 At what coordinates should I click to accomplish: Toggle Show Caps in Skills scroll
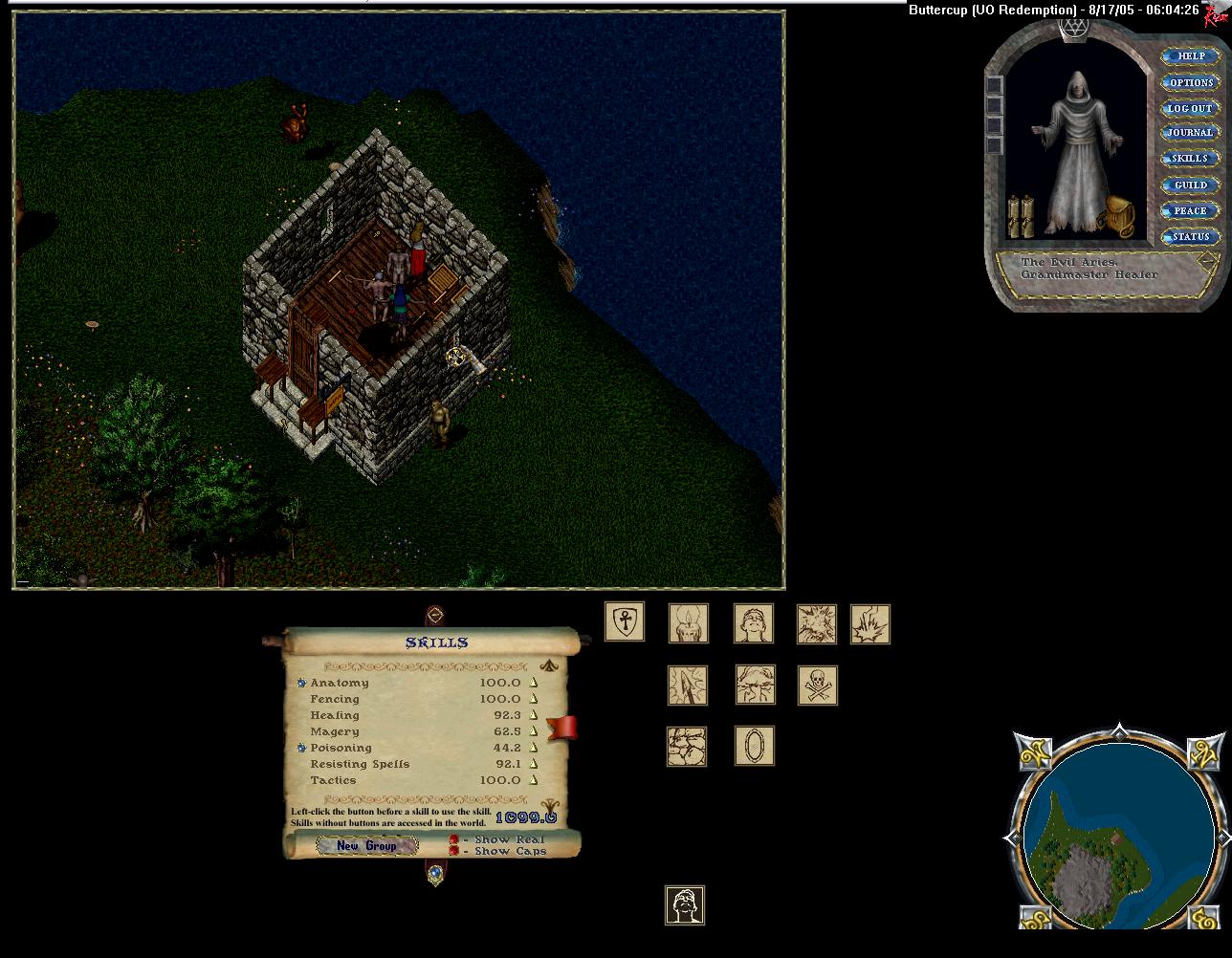[454, 851]
